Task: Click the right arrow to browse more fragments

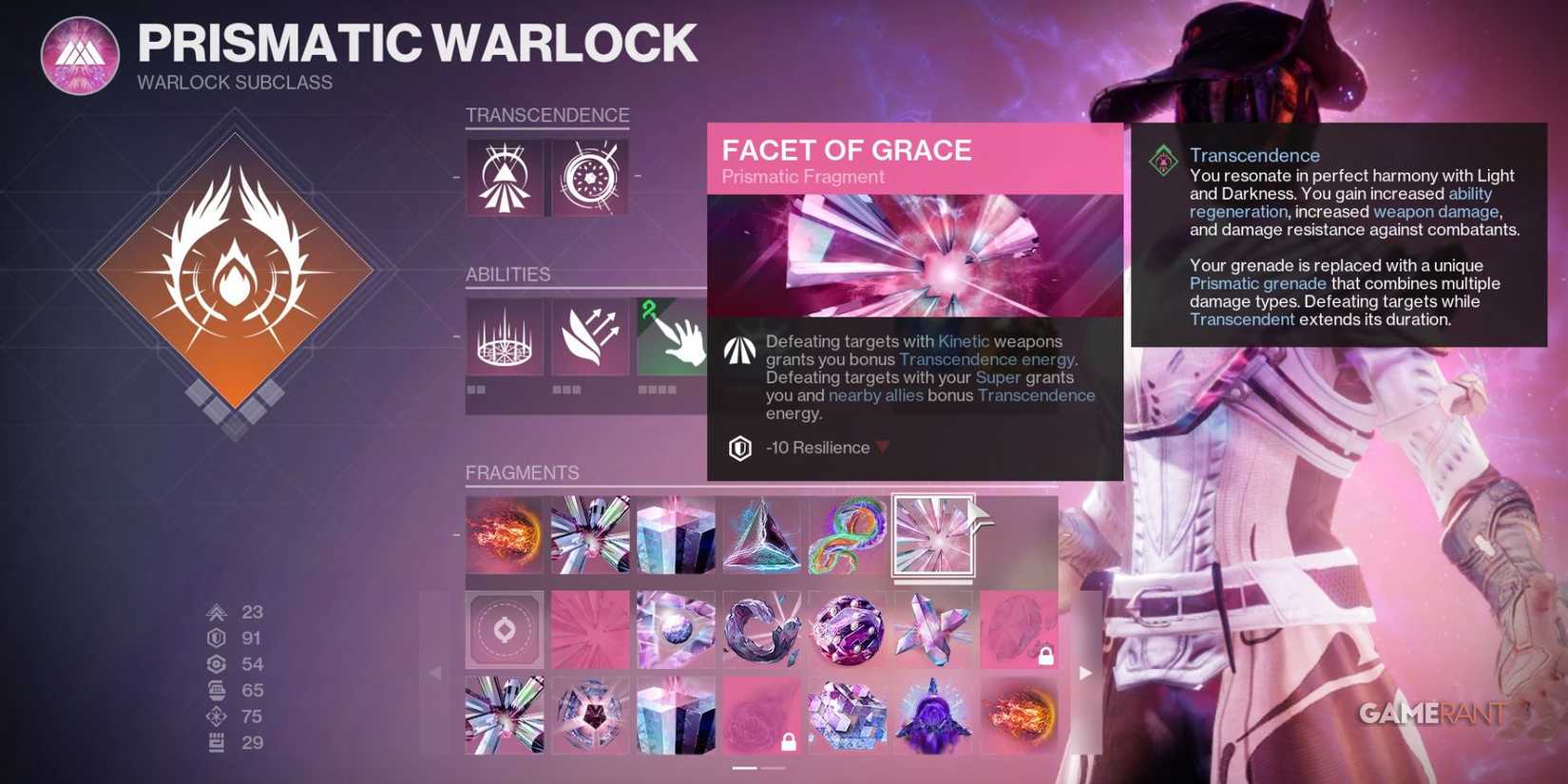Action: click(x=1085, y=673)
